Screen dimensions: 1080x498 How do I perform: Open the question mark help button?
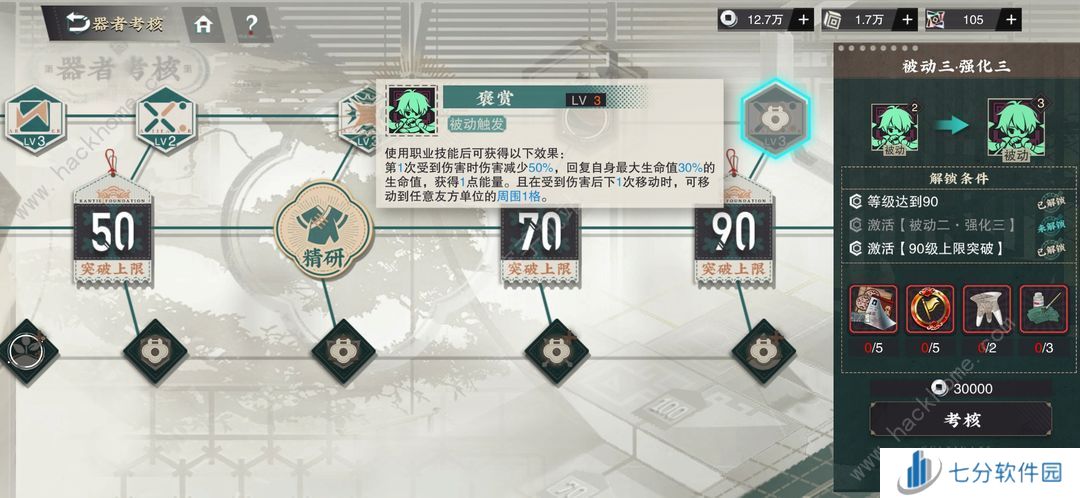pyautogui.click(x=251, y=23)
